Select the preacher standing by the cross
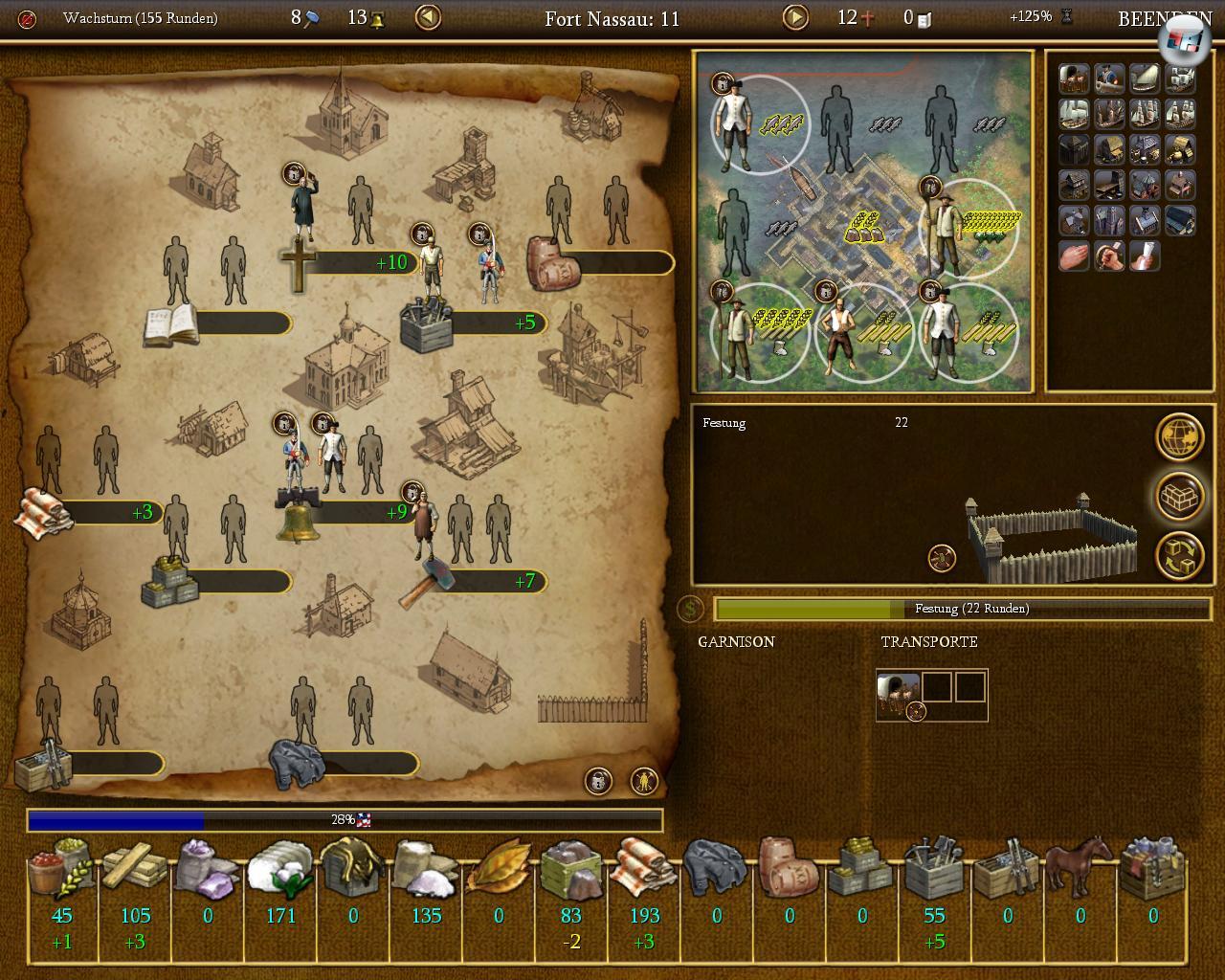 point(303,208)
